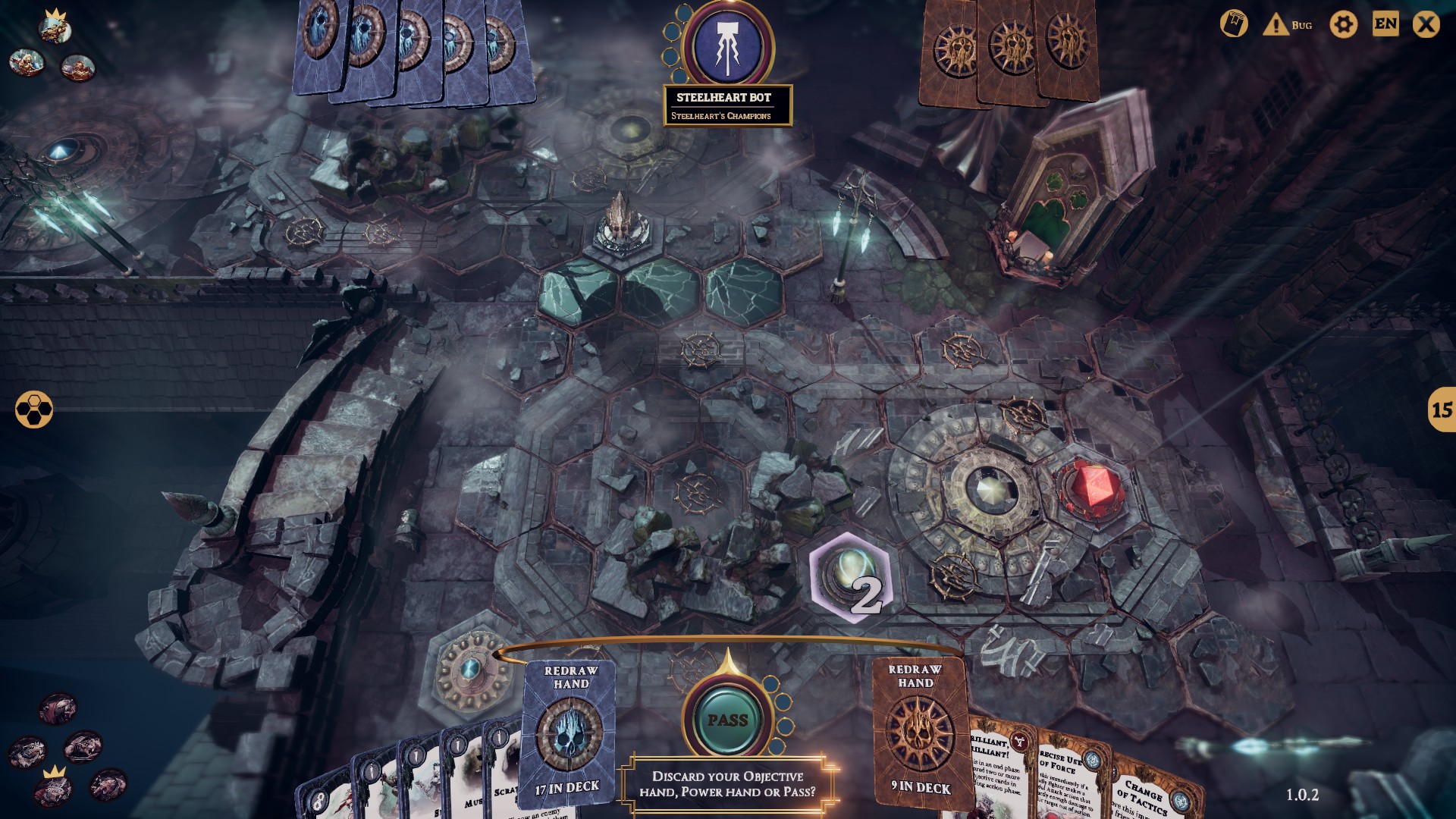Image resolution: width=1456 pixels, height=819 pixels.
Task: Toggle the hex grid icon
Action: pyautogui.click(x=34, y=409)
